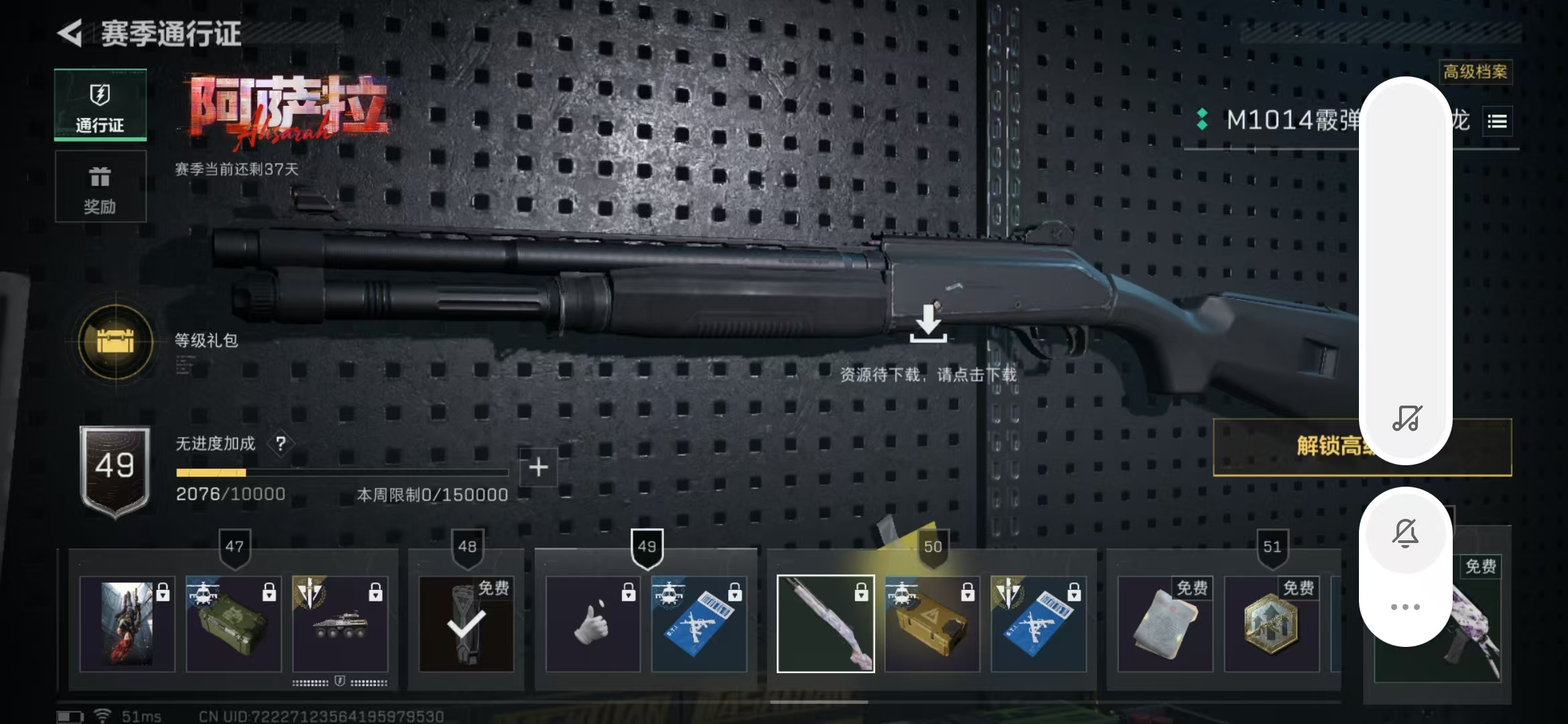Image resolution: width=1568 pixels, height=724 pixels.
Task: Switch to the 通行证 tab
Action: pyautogui.click(x=101, y=105)
